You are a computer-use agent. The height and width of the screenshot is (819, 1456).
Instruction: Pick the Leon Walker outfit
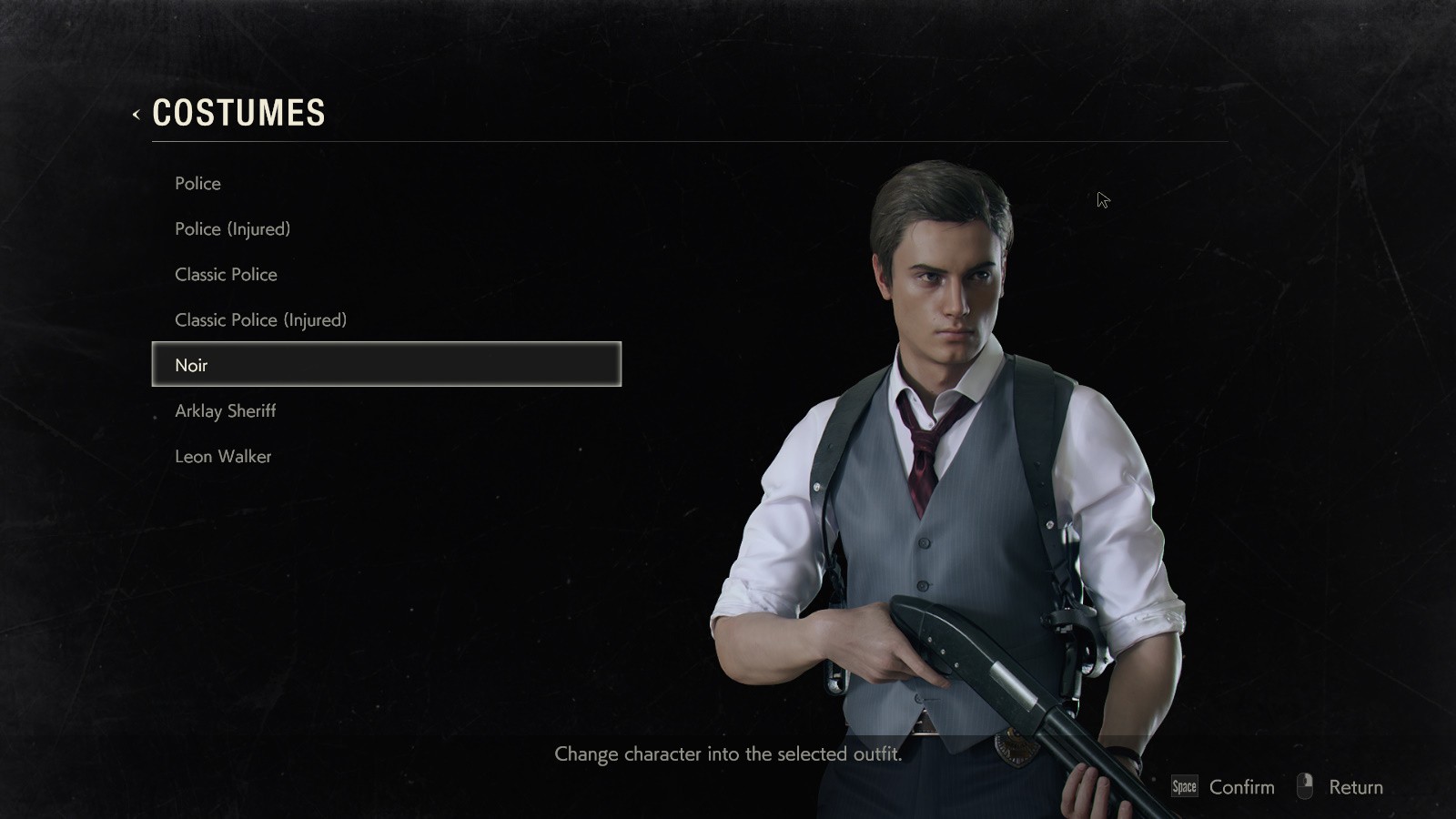[x=224, y=457]
